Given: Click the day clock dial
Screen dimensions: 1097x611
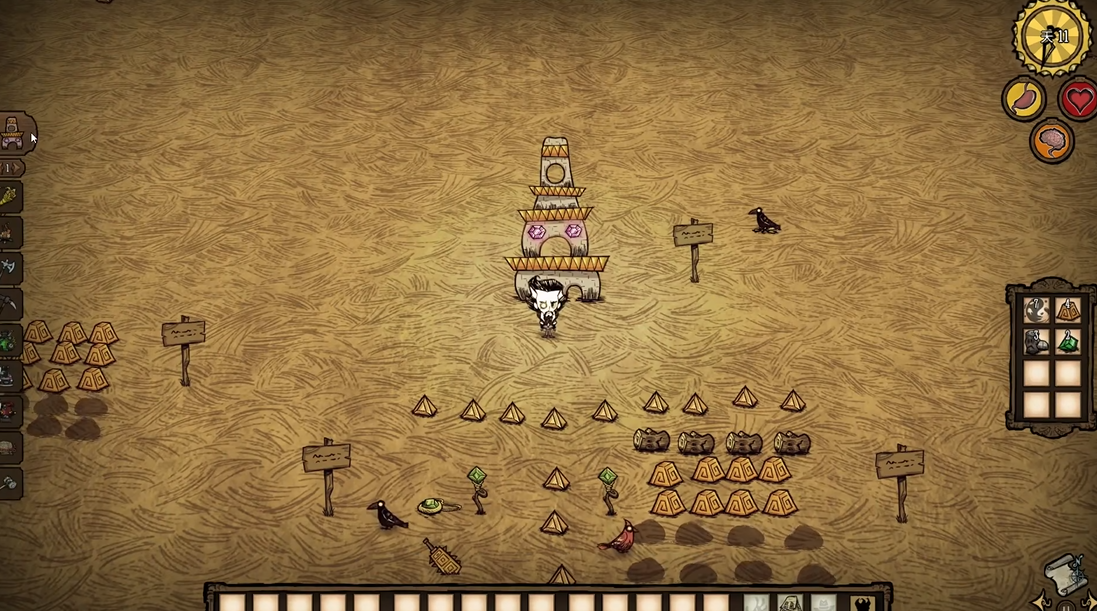Looking at the screenshot, I should pos(1051,37).
